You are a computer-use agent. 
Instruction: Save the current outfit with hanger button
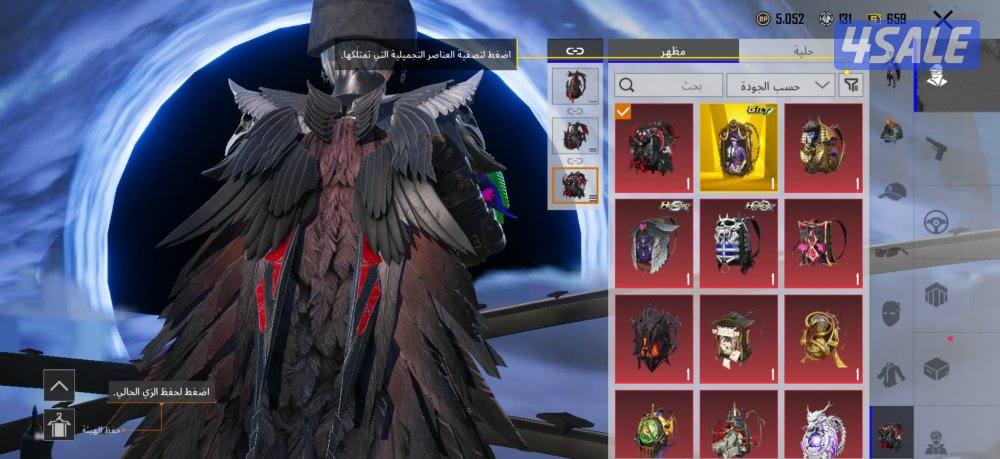point(59,424)
